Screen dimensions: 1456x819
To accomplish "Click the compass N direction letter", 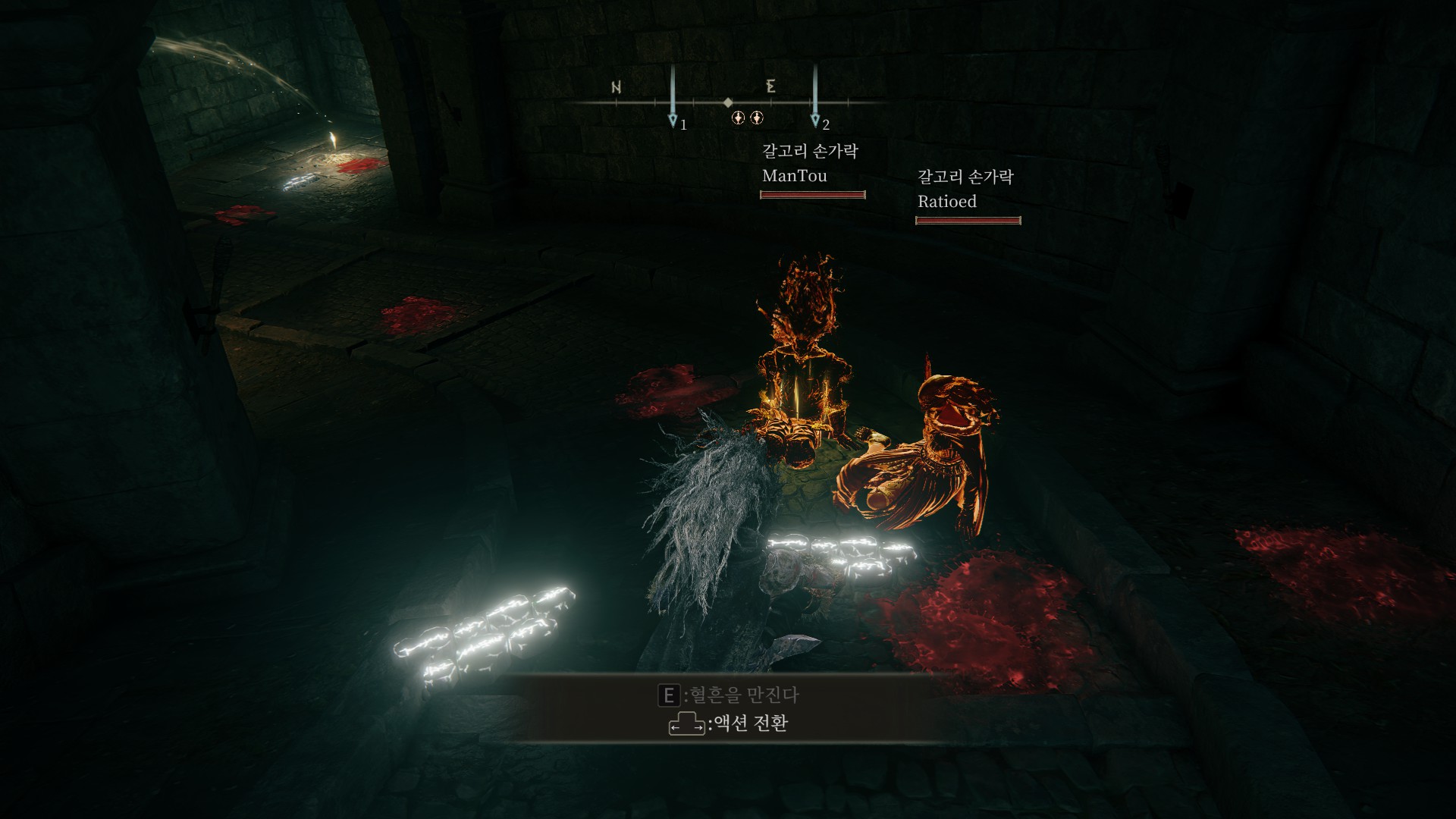I will coord(617,87).
